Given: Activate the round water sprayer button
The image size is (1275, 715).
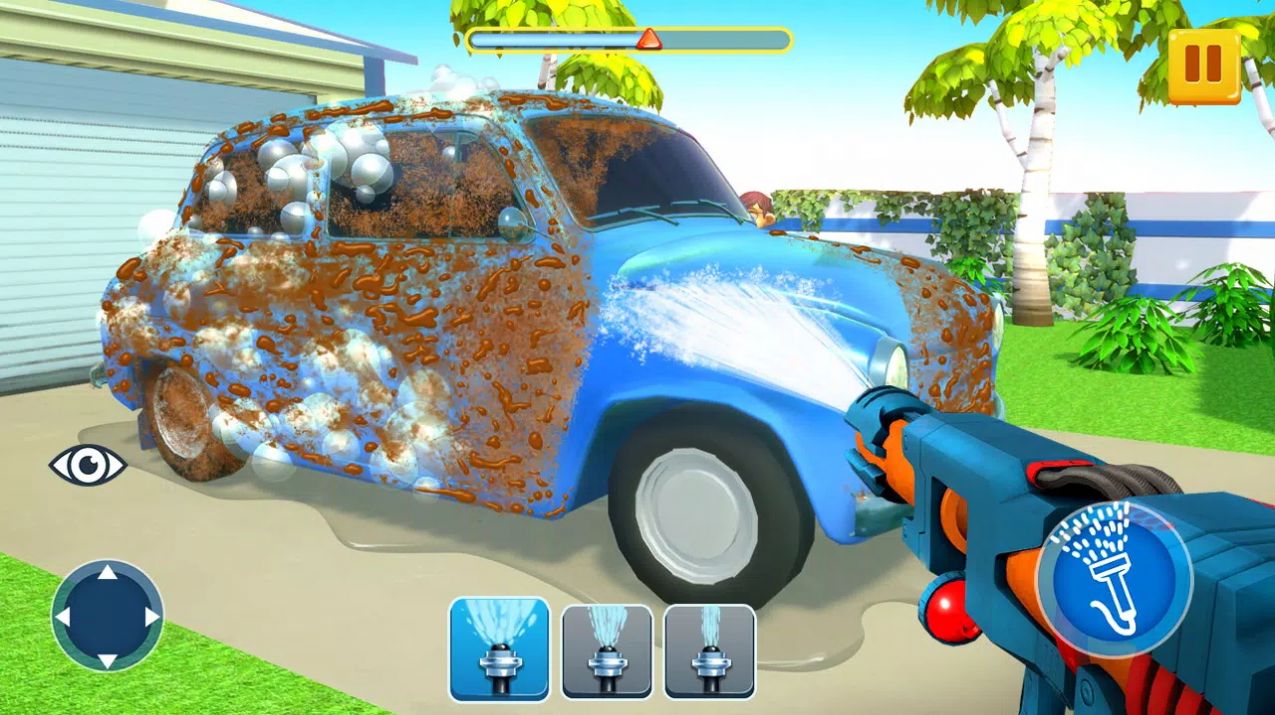Looking at the screenshot, I should click(1113, 571).
